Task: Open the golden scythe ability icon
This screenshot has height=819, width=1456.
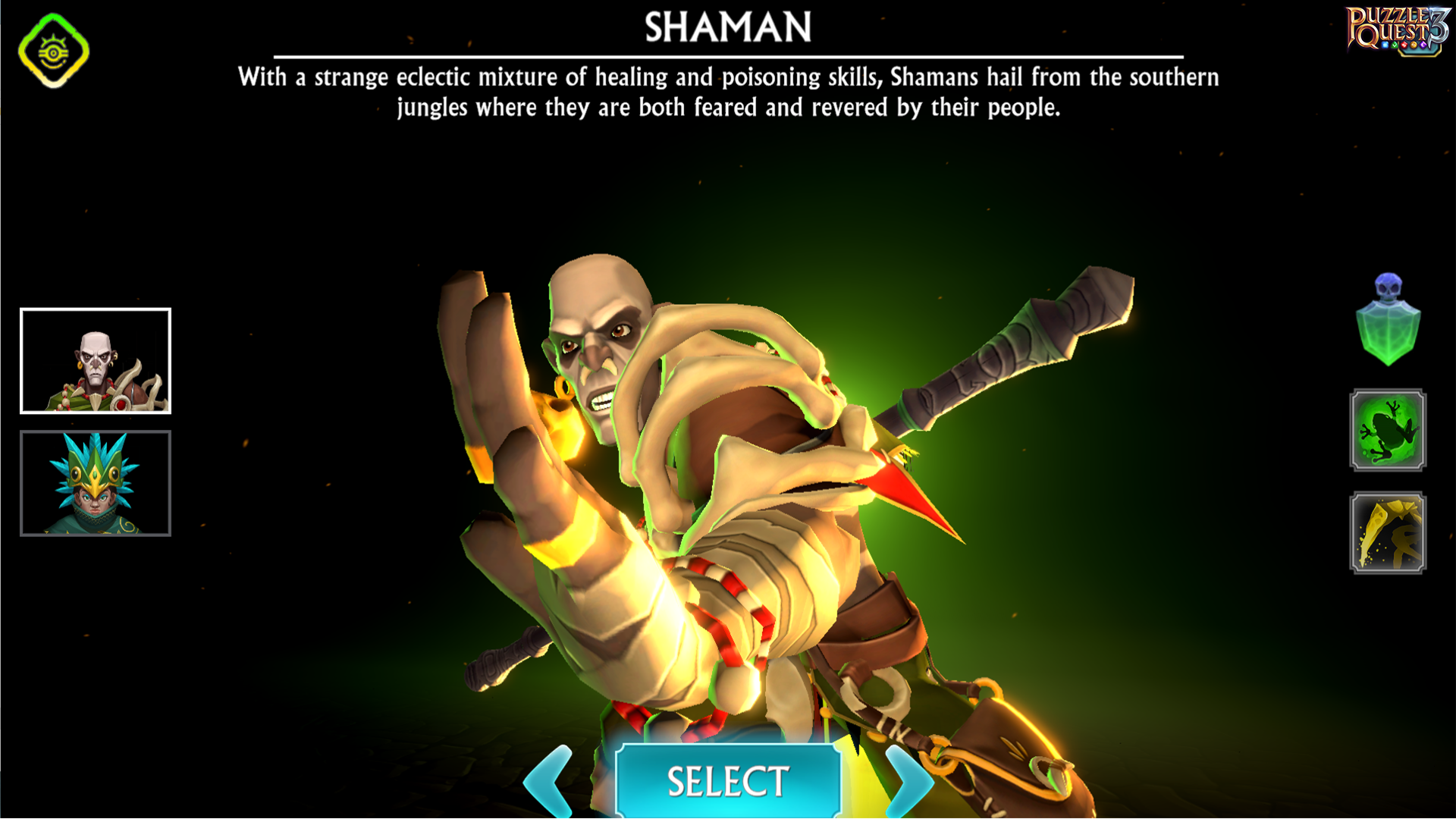Action: 1388,533
